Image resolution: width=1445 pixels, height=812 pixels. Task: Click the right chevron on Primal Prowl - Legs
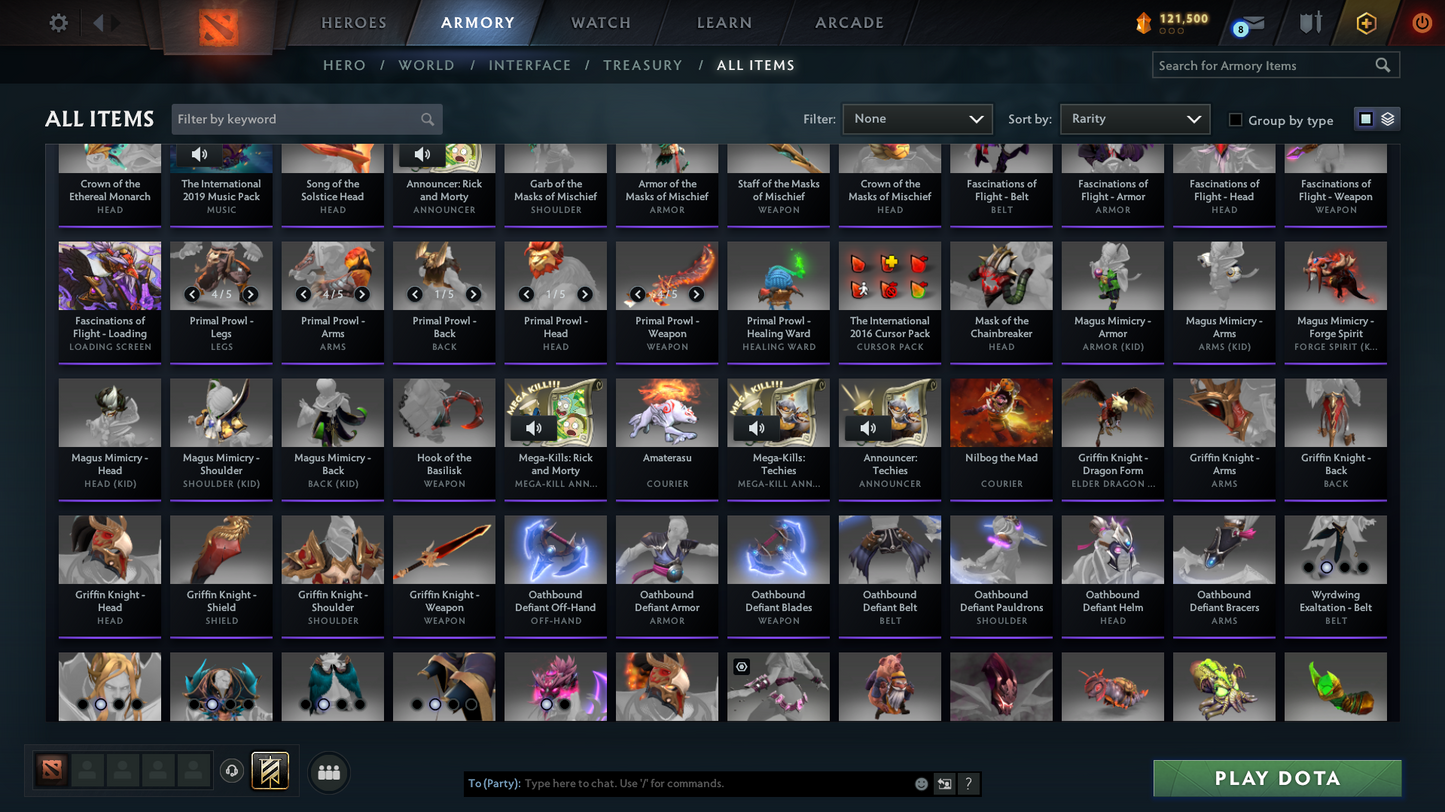pos(251,294)
